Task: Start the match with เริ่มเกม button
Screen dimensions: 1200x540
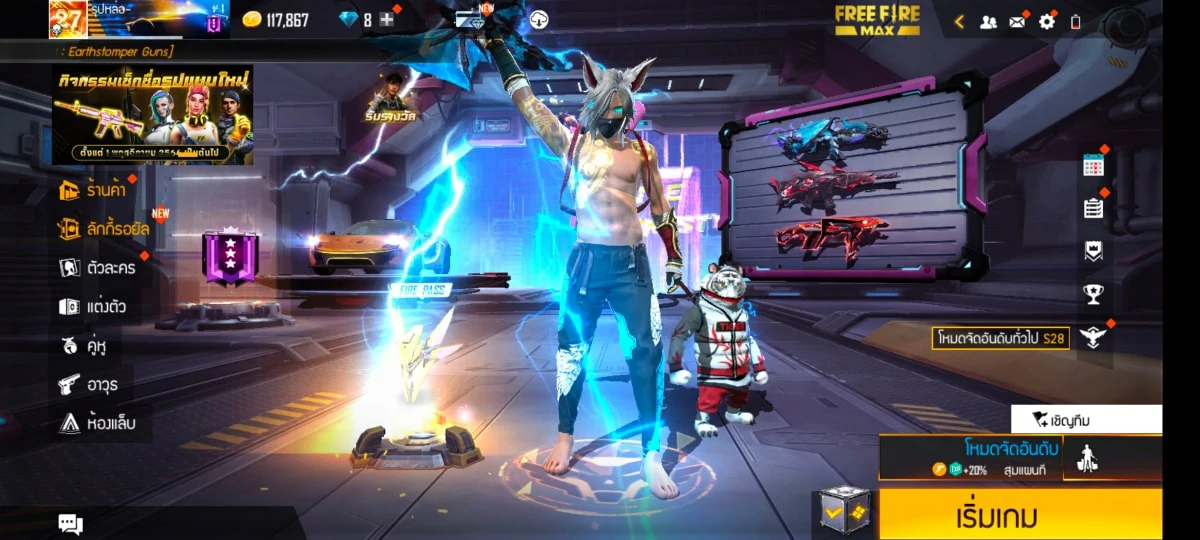Action: [x=1020, y=516]
